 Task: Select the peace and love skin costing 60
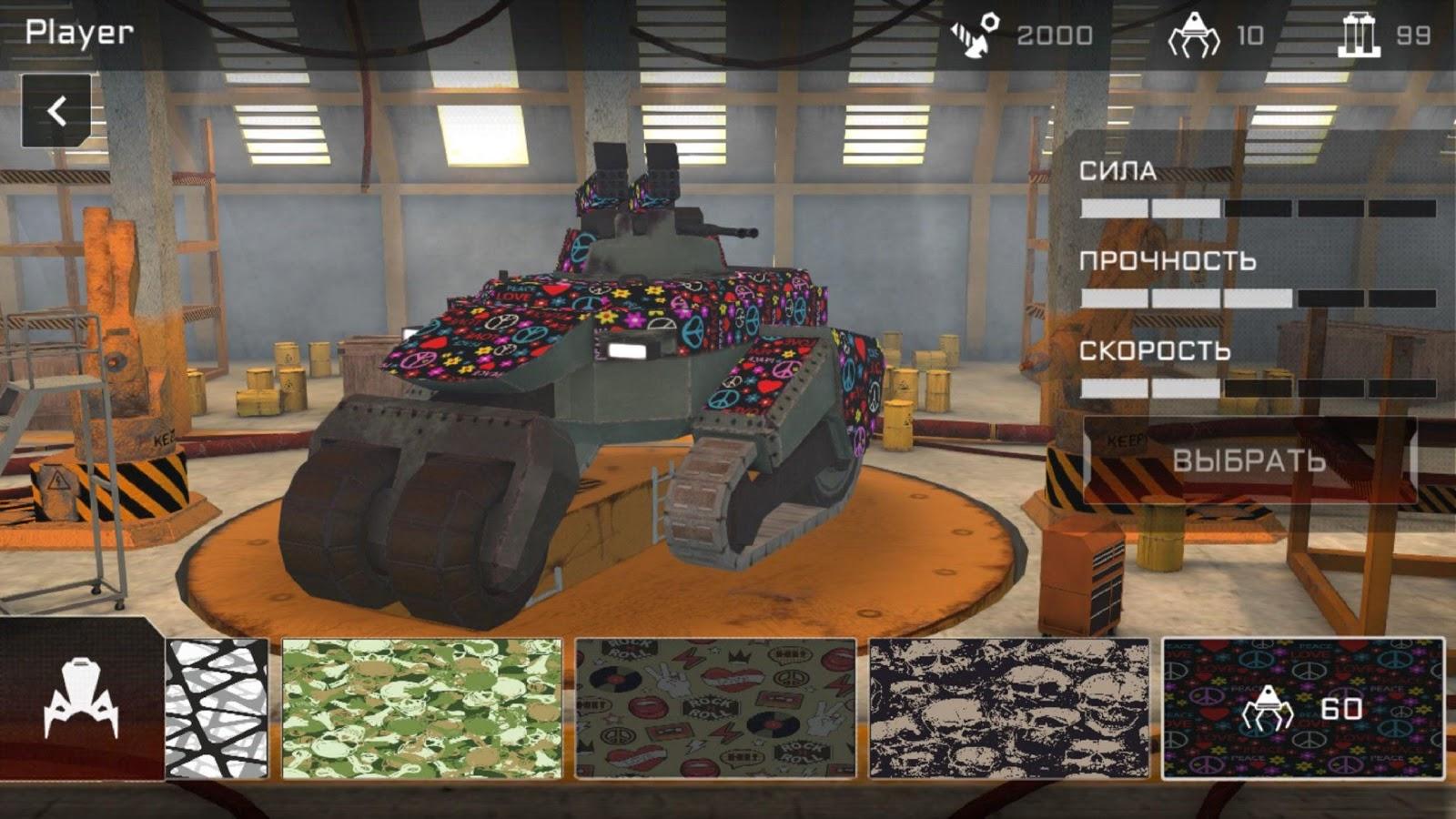pyautogui.click(x=1302, y=708)
